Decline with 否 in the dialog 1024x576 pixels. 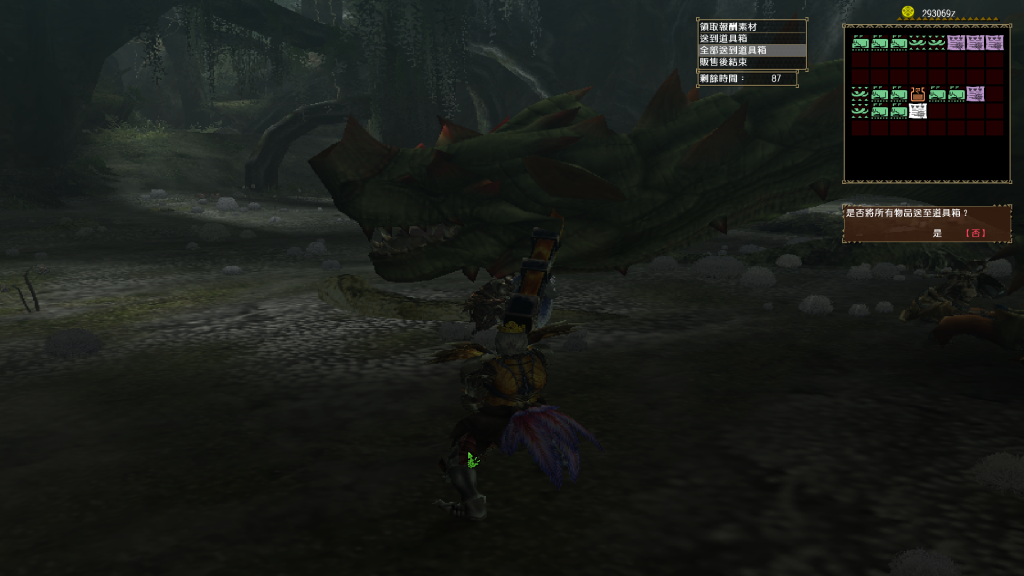click(x=975, y=233)
